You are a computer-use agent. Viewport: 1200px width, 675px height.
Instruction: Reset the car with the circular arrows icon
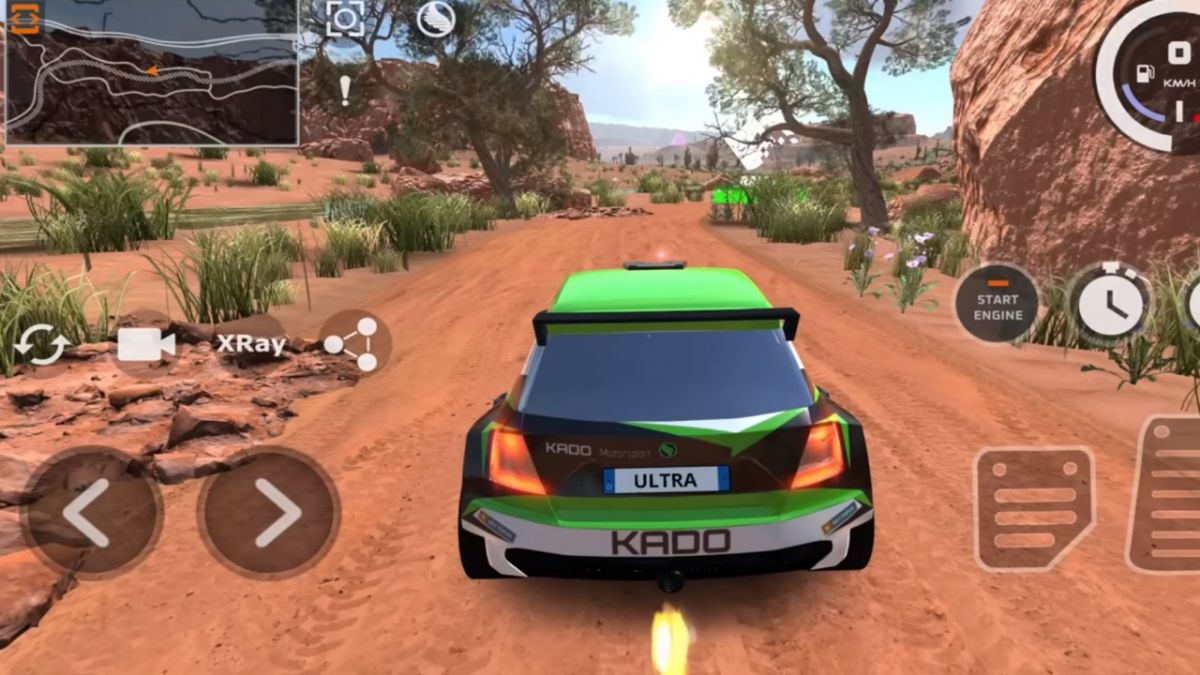[x=43, y=344]
